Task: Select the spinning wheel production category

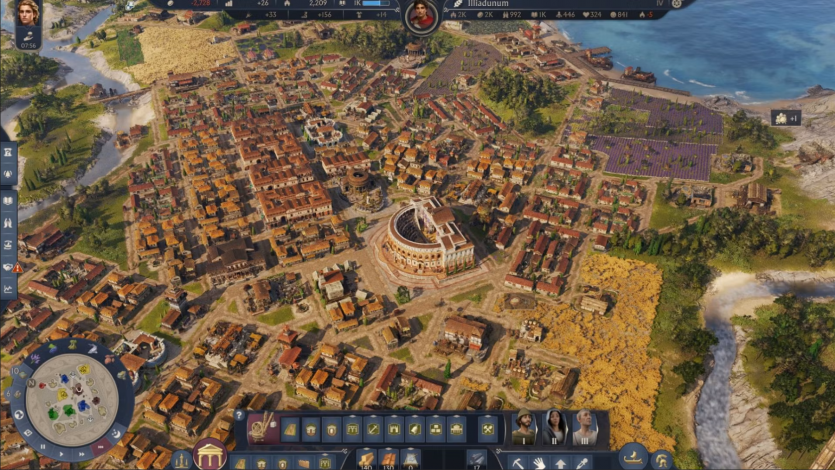Action: click(264, 428)
